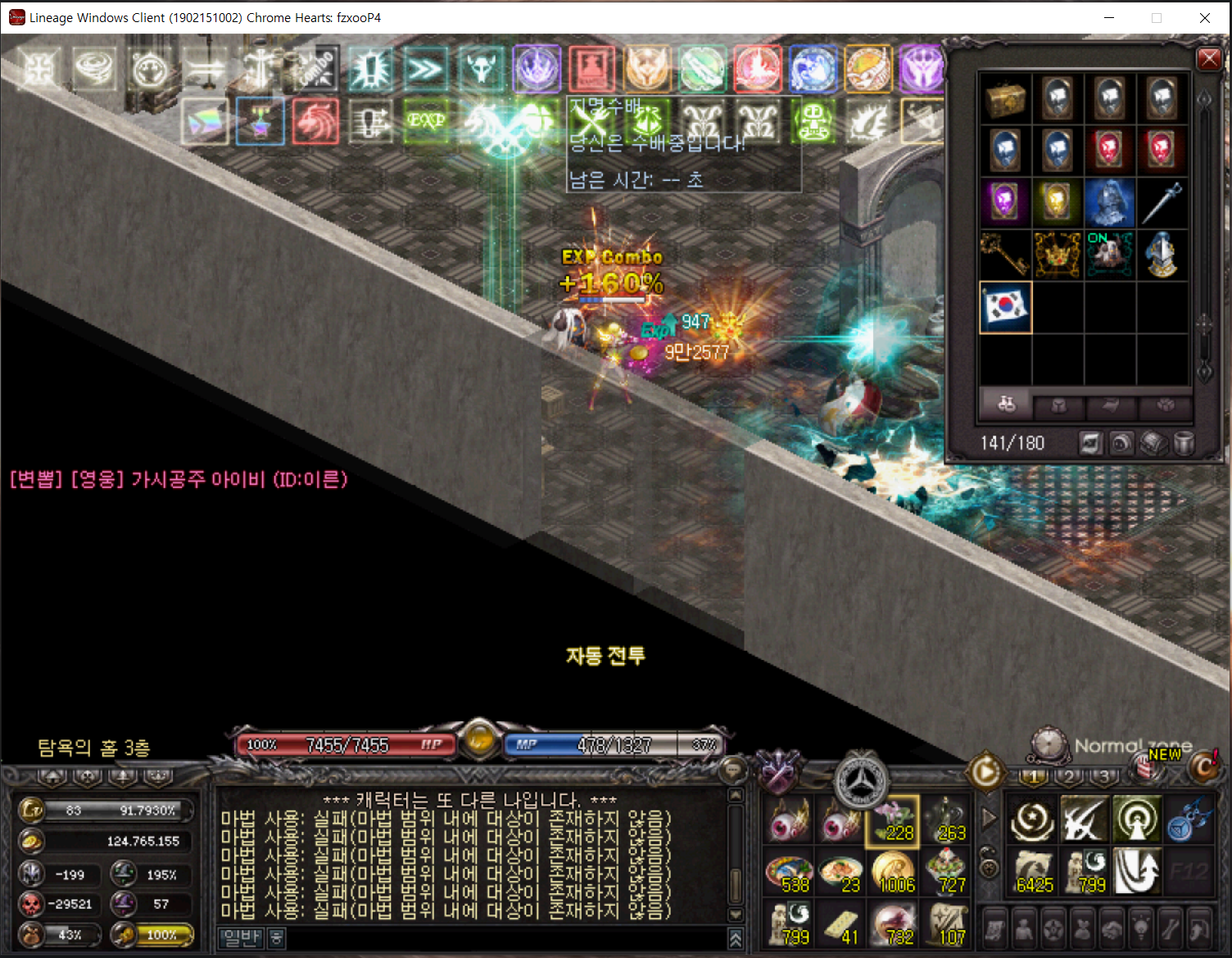Choose the silver sword in inventory

(1162, 203)
